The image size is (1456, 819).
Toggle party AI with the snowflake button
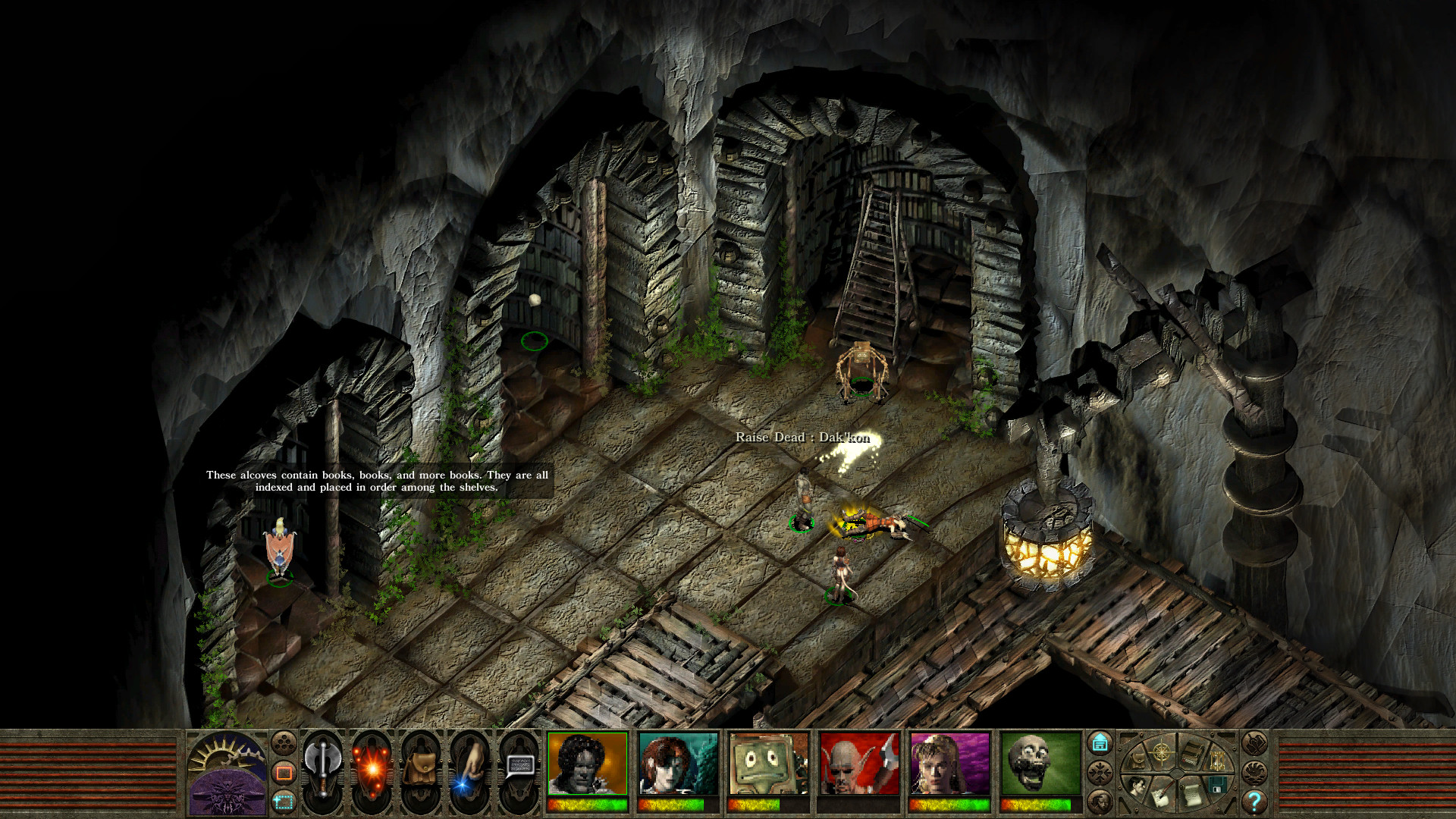(x=1100, y=771)
